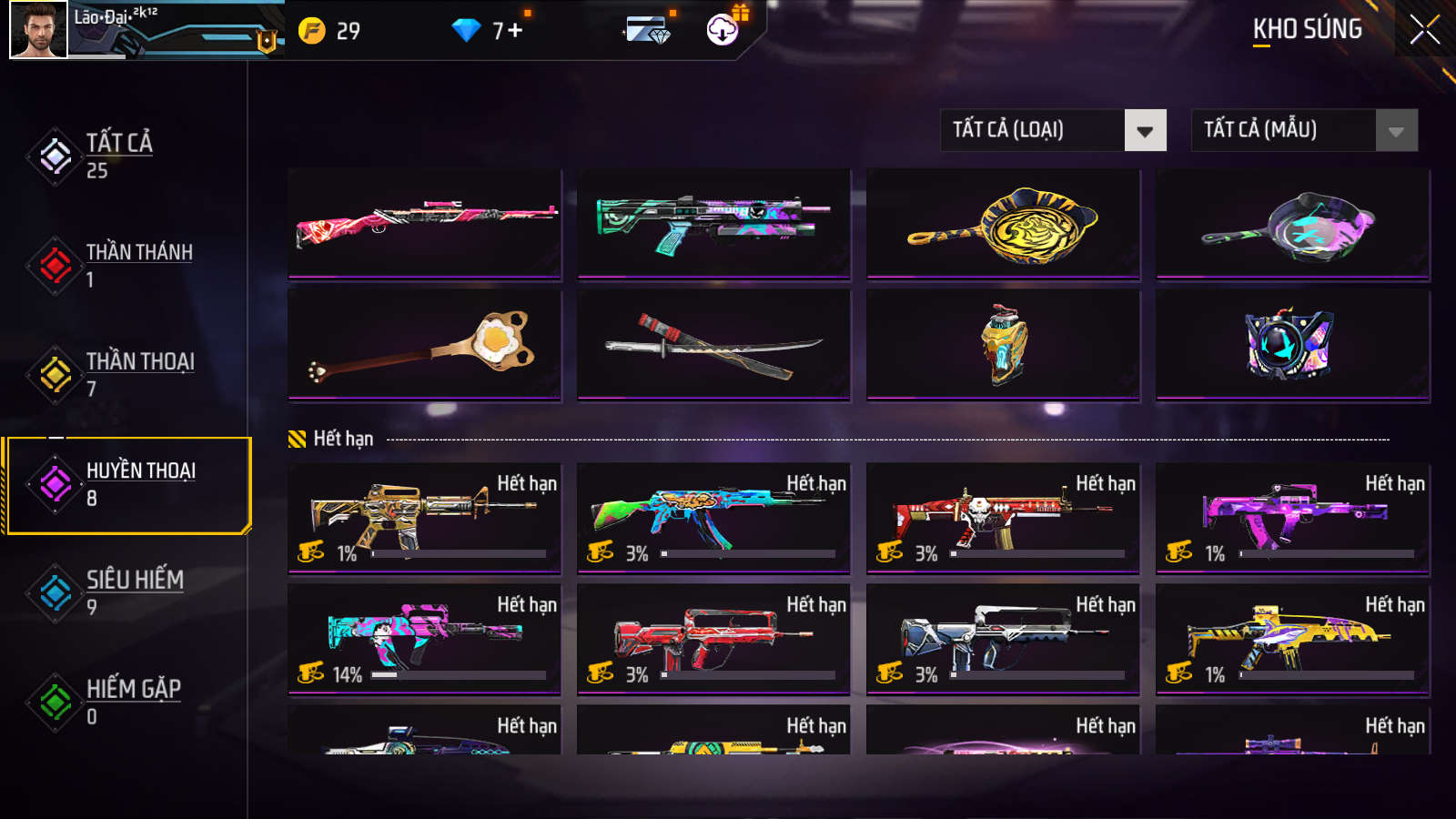Choose the blue star backpack skin
Image resolution: width=1456 pixels, height=819 pixels.
[x=1292, y=344]
